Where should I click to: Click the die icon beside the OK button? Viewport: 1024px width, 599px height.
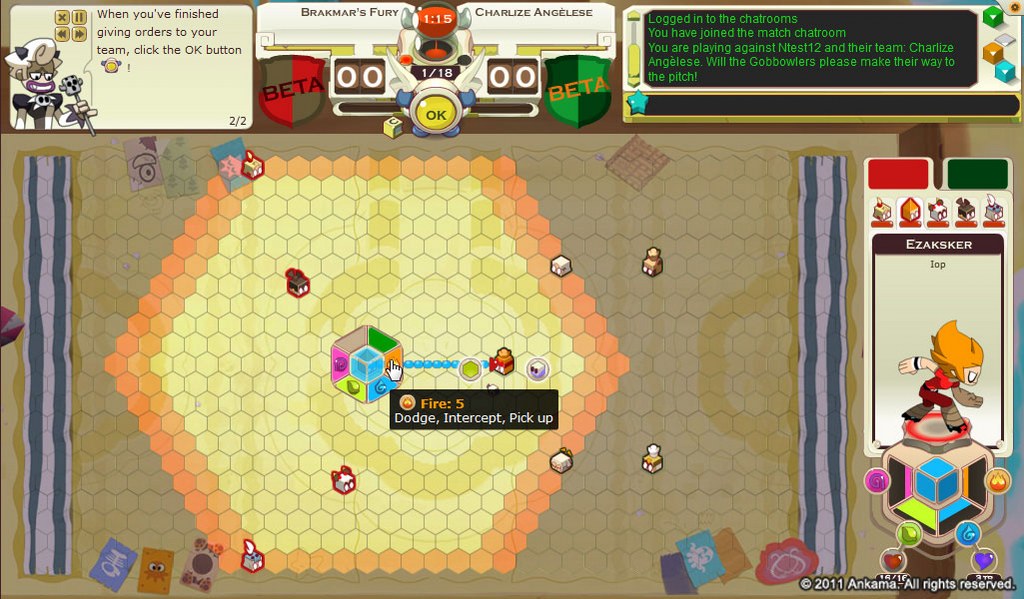pos(393,127)
